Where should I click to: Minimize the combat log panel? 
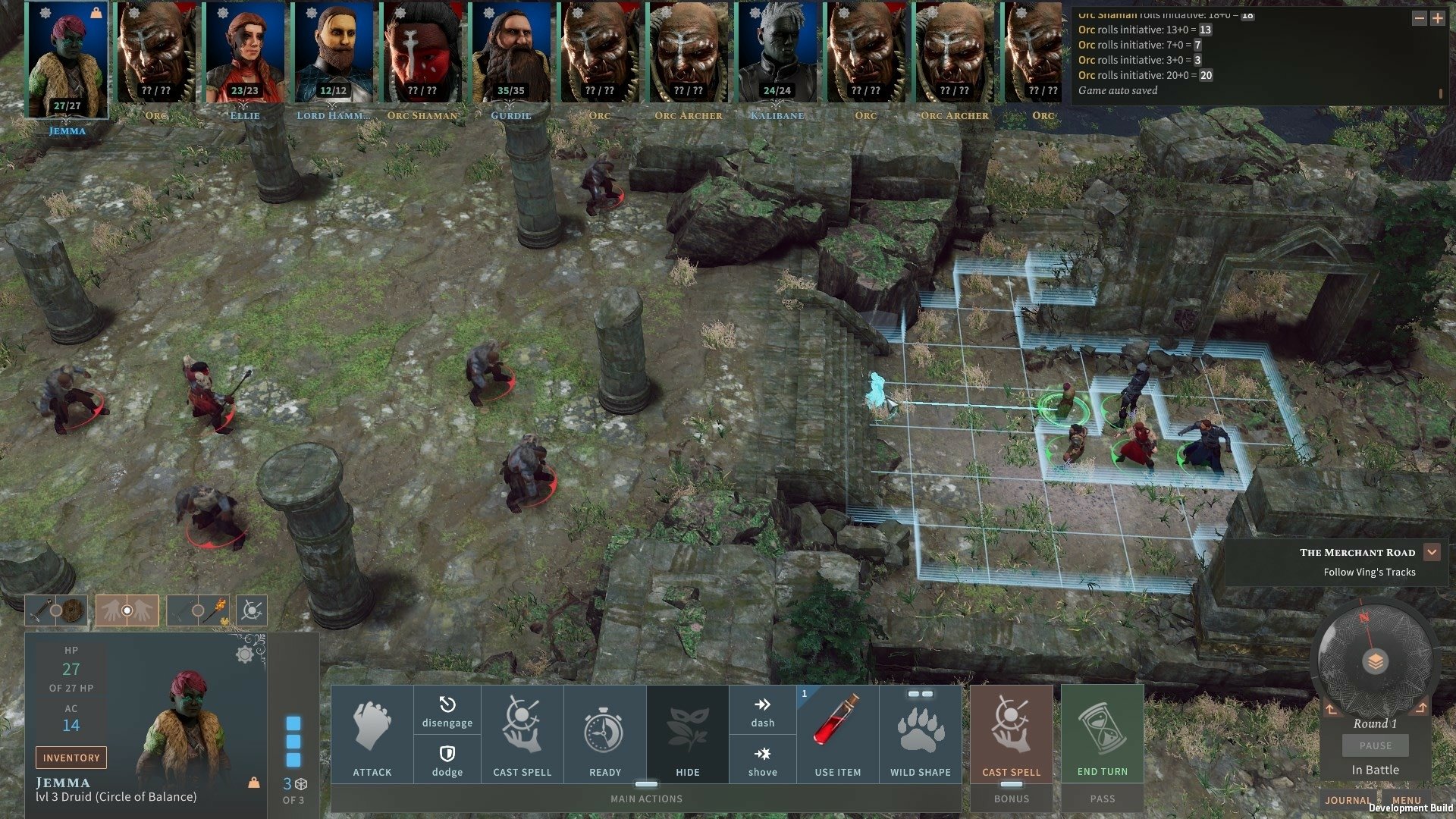pos(1420,17)
